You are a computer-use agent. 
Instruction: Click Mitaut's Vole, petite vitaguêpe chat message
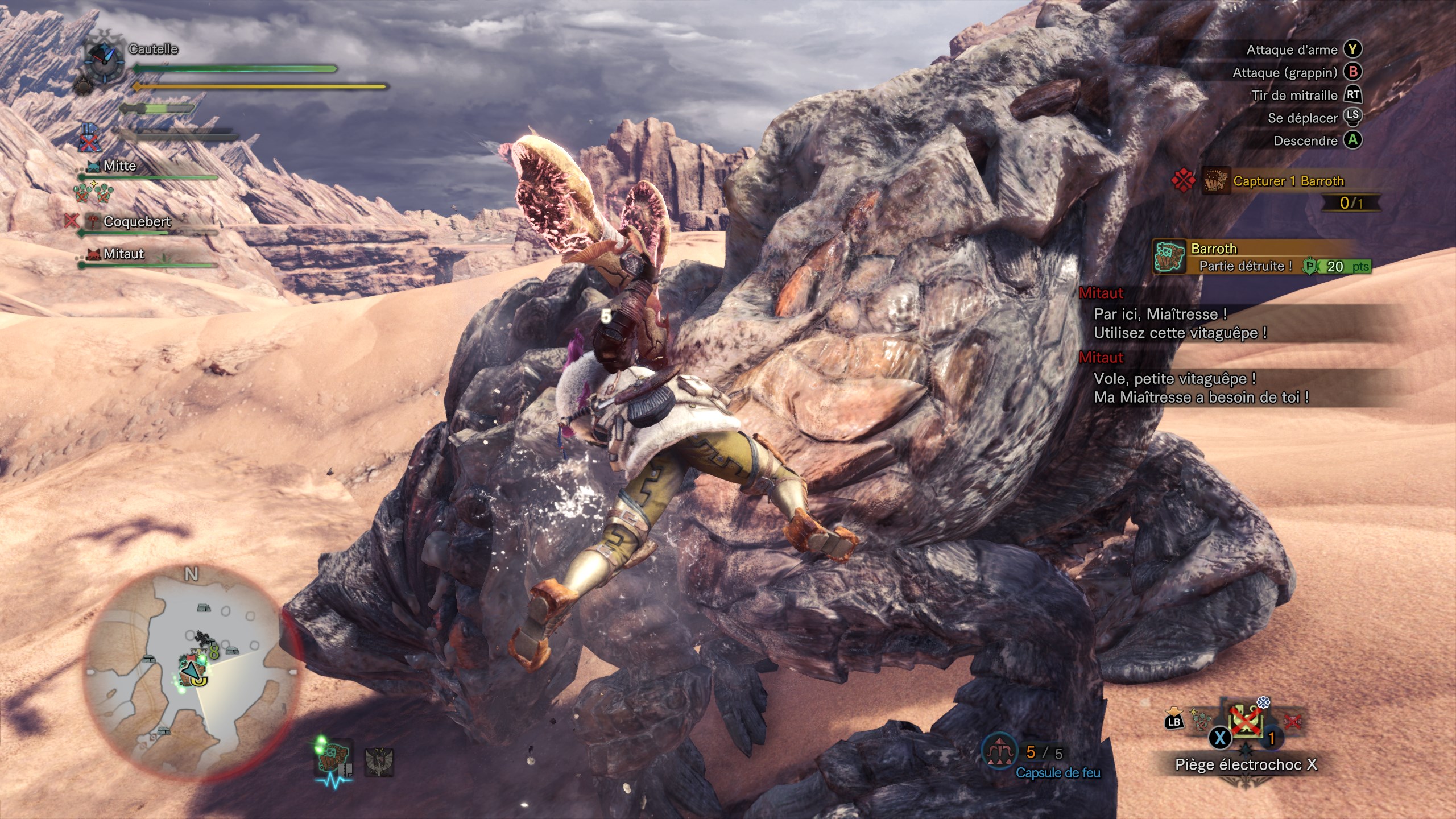(x=1200, y=388)
